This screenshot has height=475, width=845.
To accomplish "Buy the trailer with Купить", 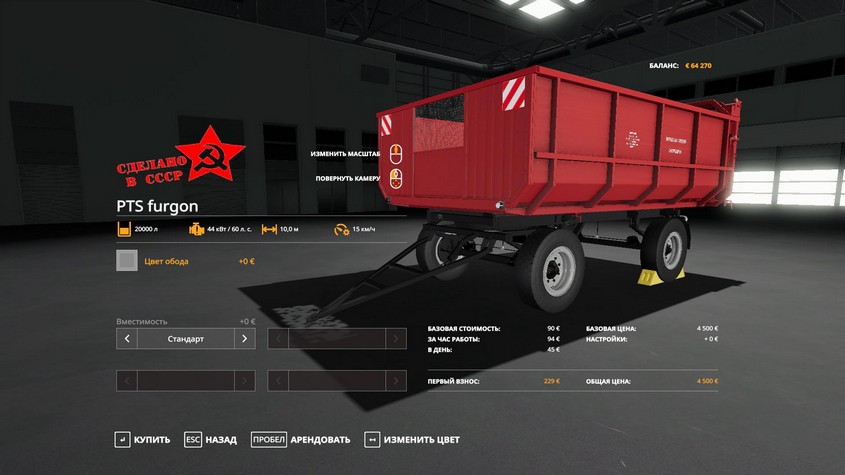I will point(143,439).
